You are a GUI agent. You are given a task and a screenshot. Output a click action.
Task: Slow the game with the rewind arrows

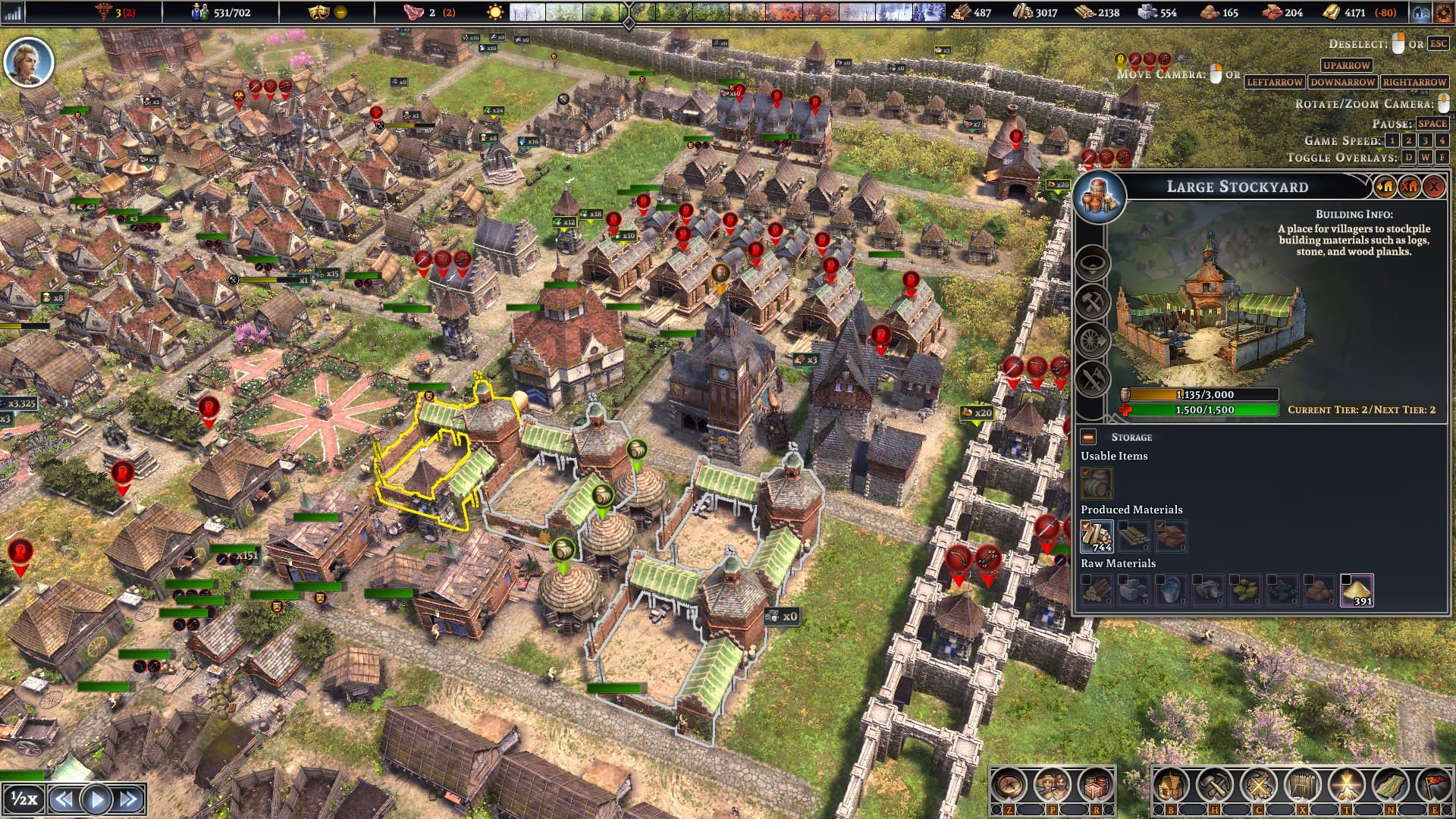[x=64, y=799]
